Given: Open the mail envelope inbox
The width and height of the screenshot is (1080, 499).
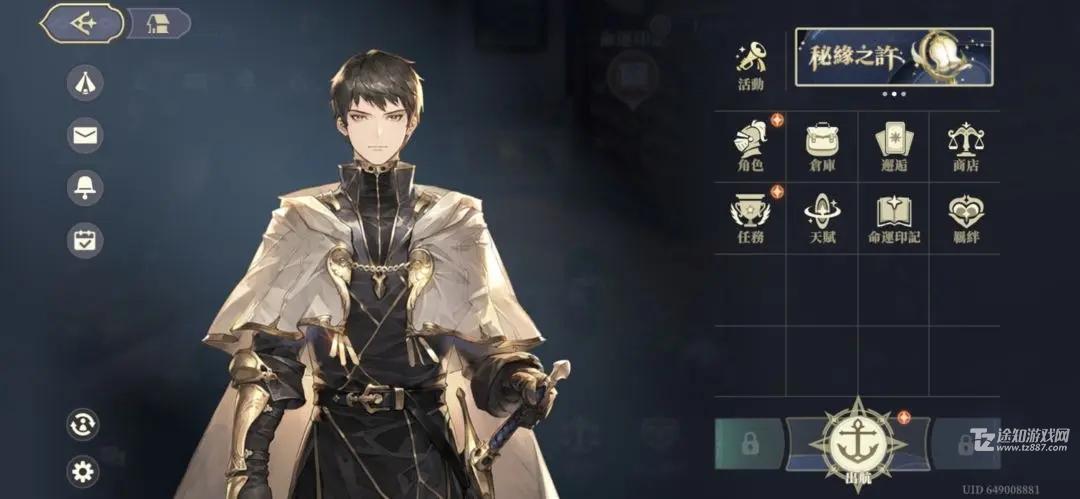Looking at the screenshot, I should coord(85,135).
